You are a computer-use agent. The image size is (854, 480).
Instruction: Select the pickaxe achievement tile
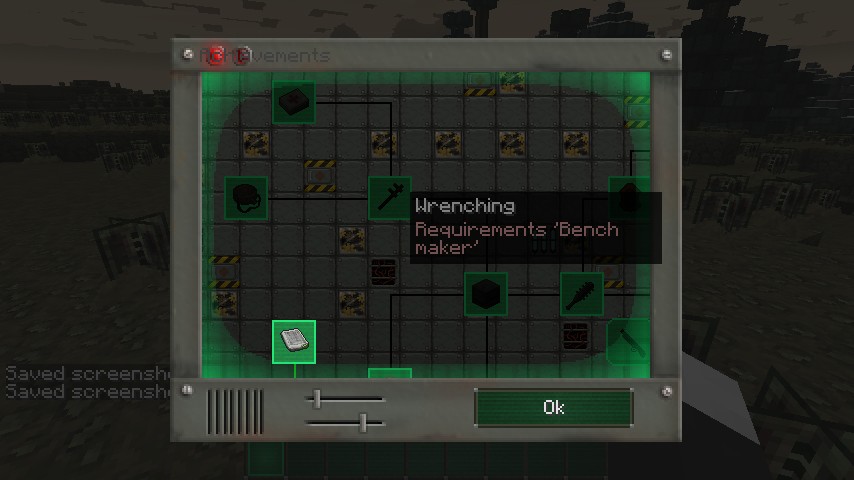tap(627, 340)
